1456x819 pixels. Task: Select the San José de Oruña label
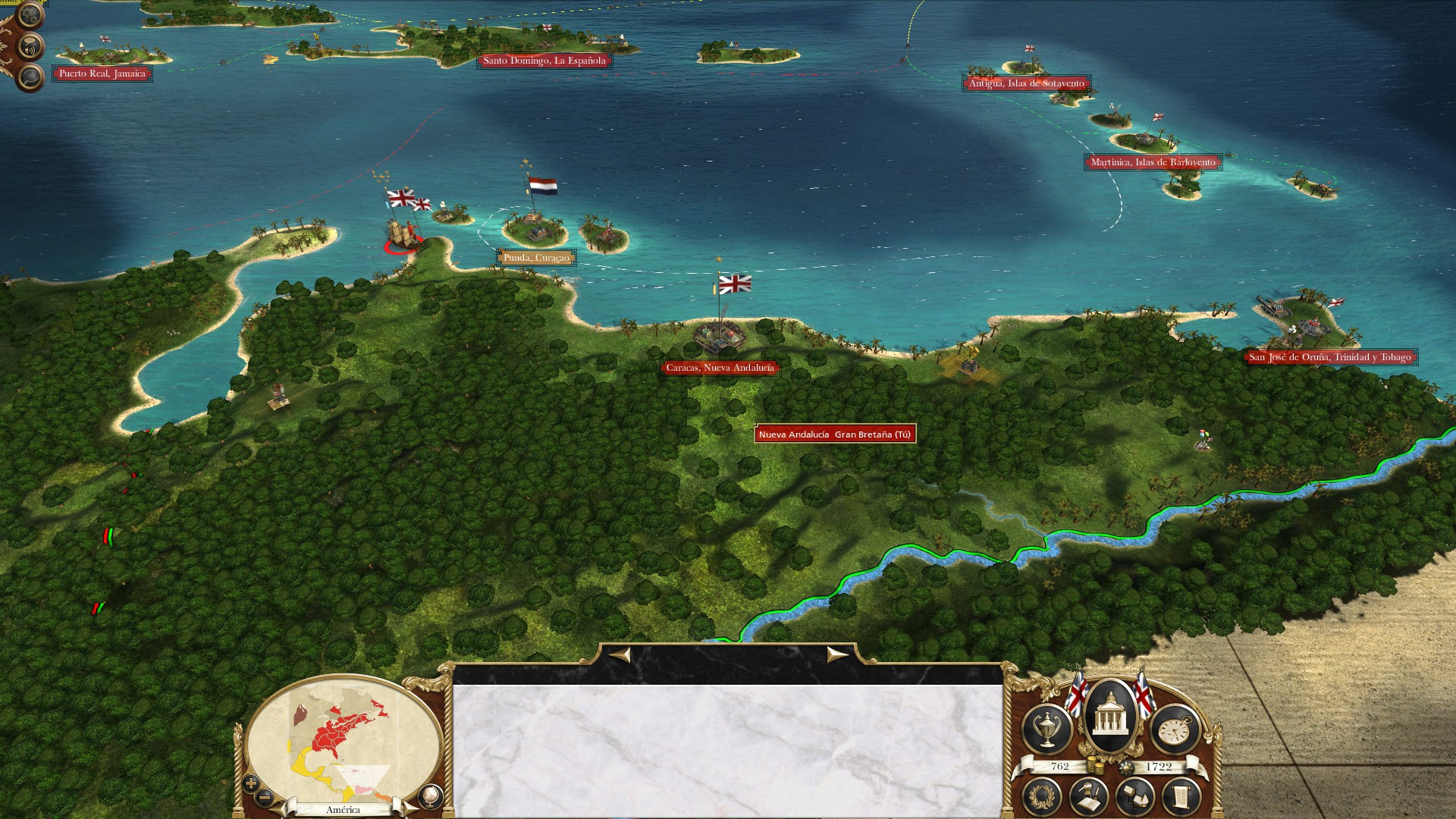coord(1330,357)
